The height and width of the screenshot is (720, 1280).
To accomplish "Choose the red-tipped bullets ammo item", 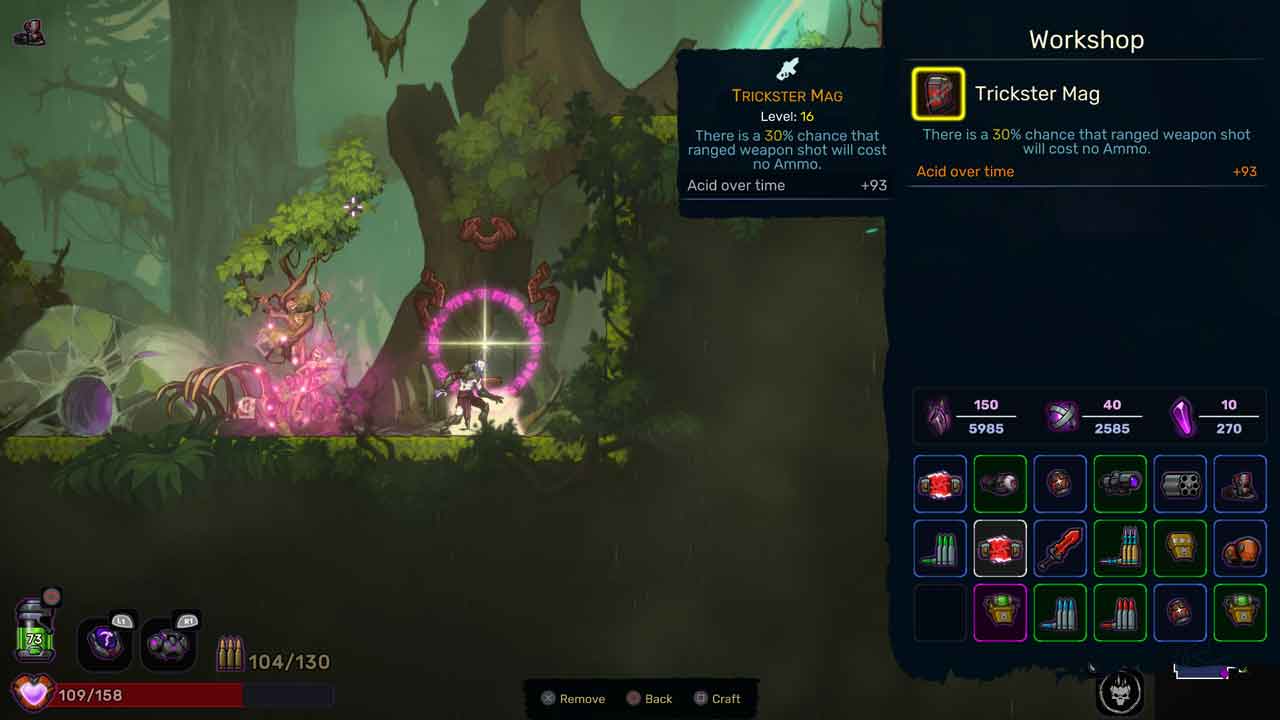I will 1120,613.
